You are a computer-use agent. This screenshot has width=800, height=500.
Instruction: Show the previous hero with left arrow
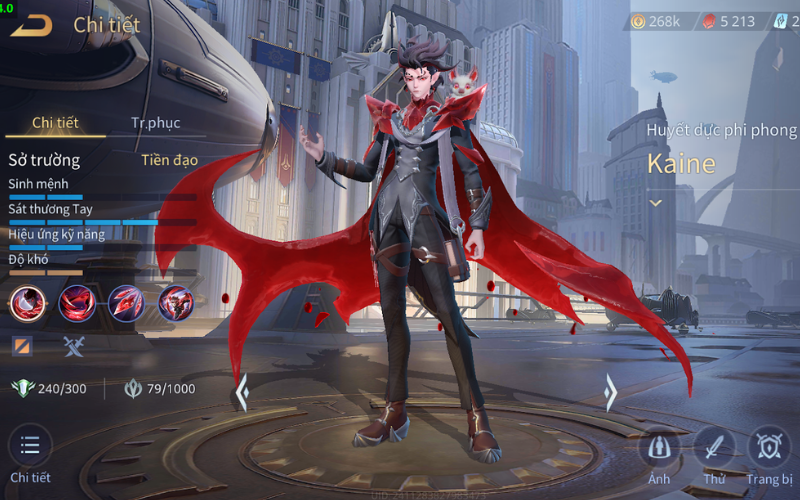[x=241, y=393]
